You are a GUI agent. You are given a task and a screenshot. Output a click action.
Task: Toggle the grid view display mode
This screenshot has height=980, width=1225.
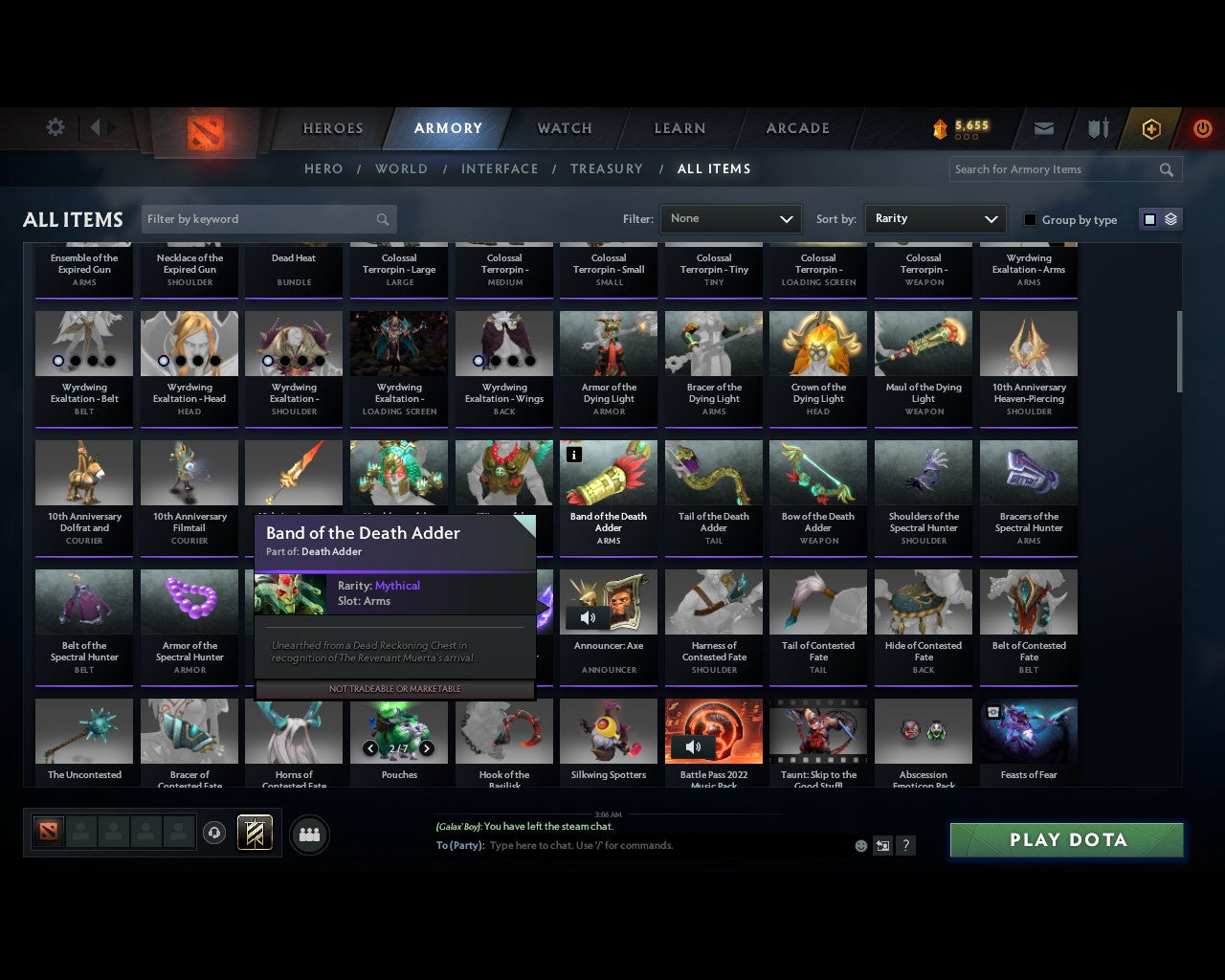[1149, 218]
